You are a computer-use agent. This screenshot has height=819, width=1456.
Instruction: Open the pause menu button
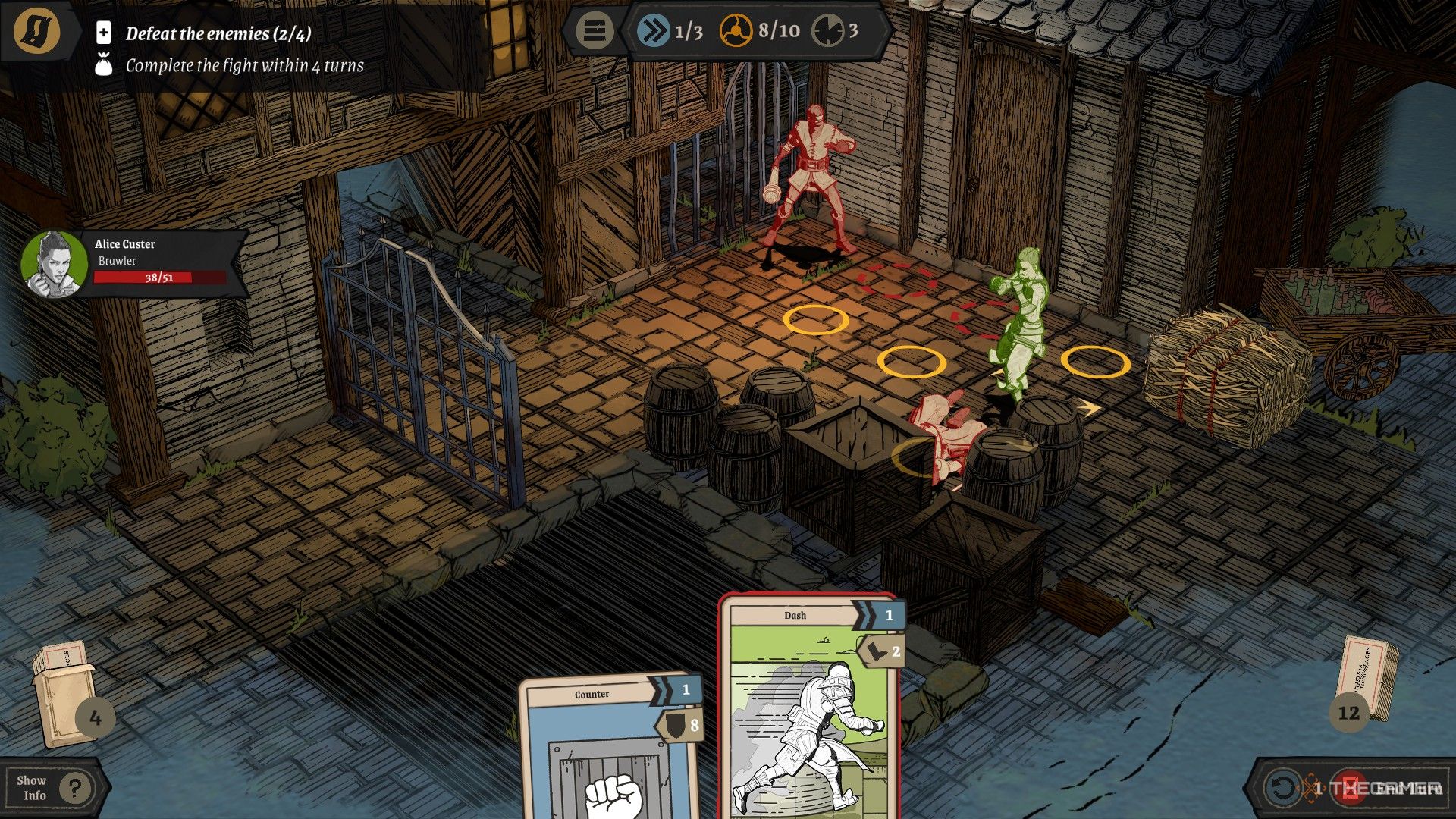[595, 31]
